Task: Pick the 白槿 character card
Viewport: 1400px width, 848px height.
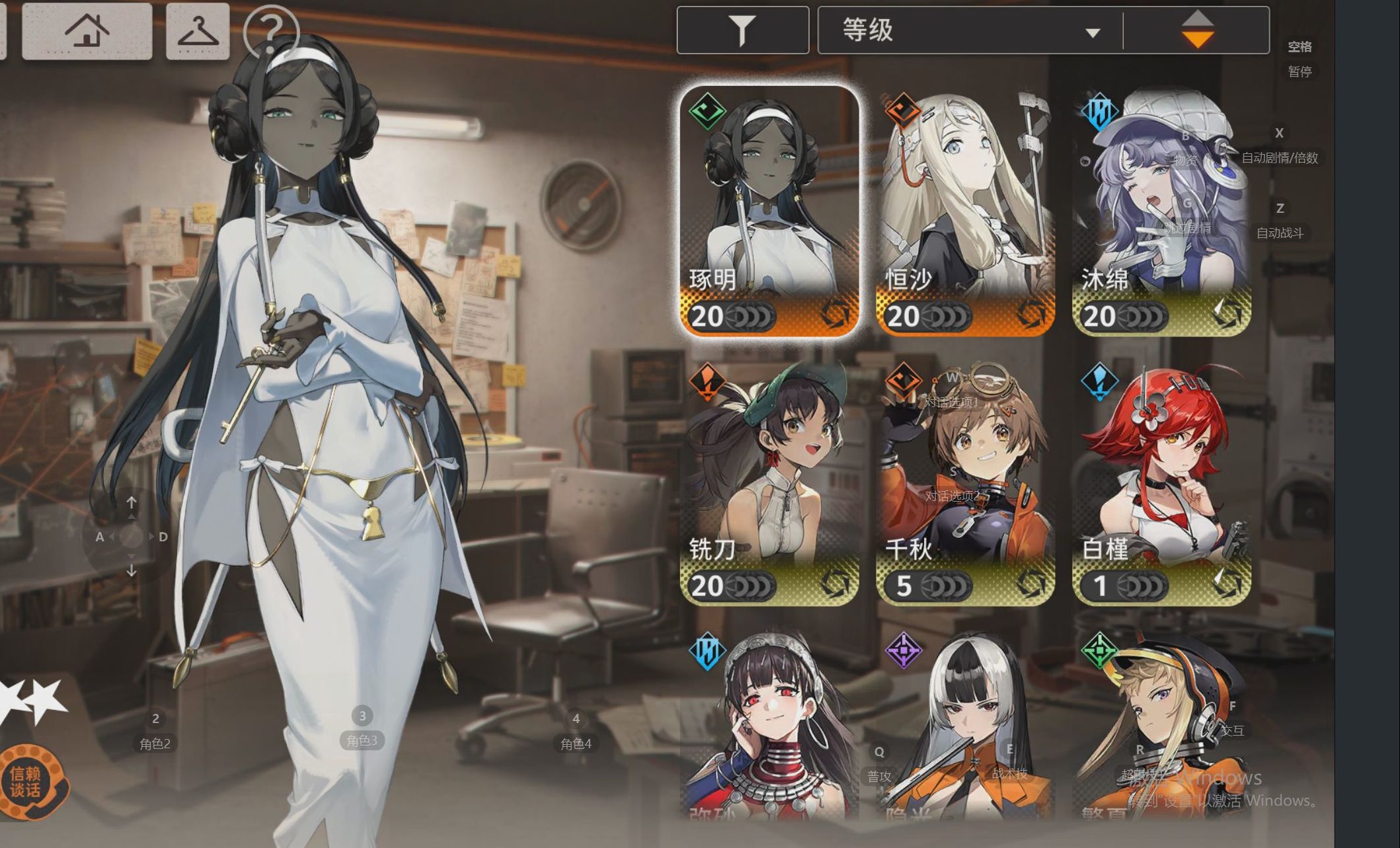Action: click(x=1161, y=482)
